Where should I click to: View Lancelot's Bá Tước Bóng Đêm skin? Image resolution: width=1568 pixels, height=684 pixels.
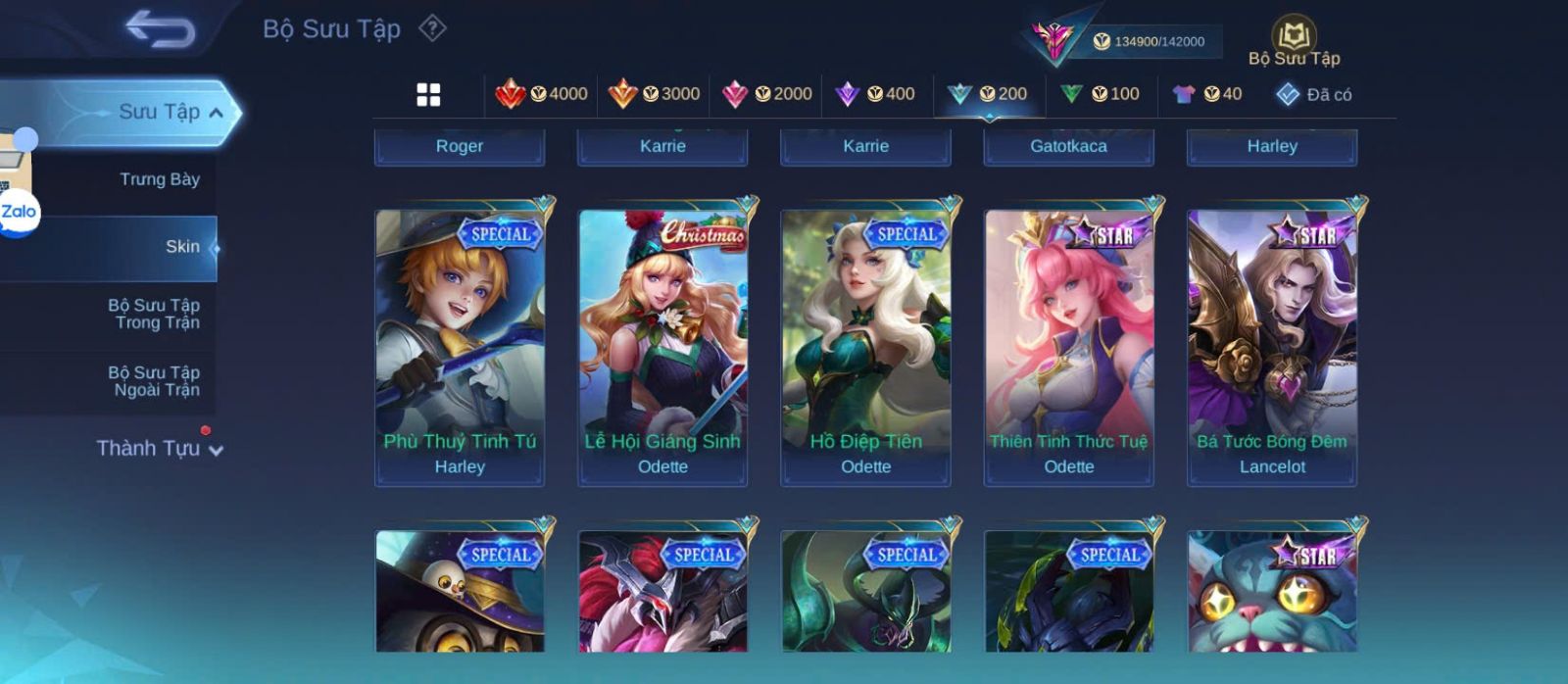(1272, 347)
